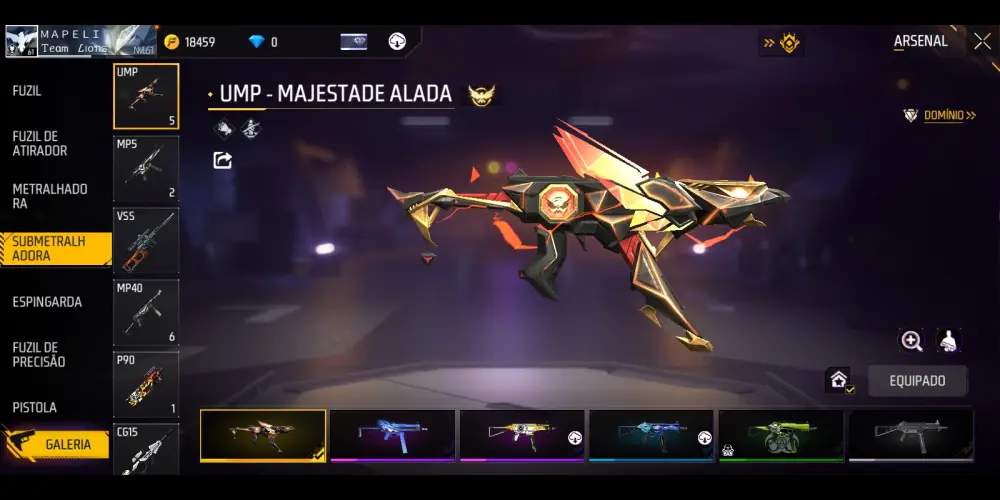
Task: Switch to the Pistola category
Action: point(35,408)
